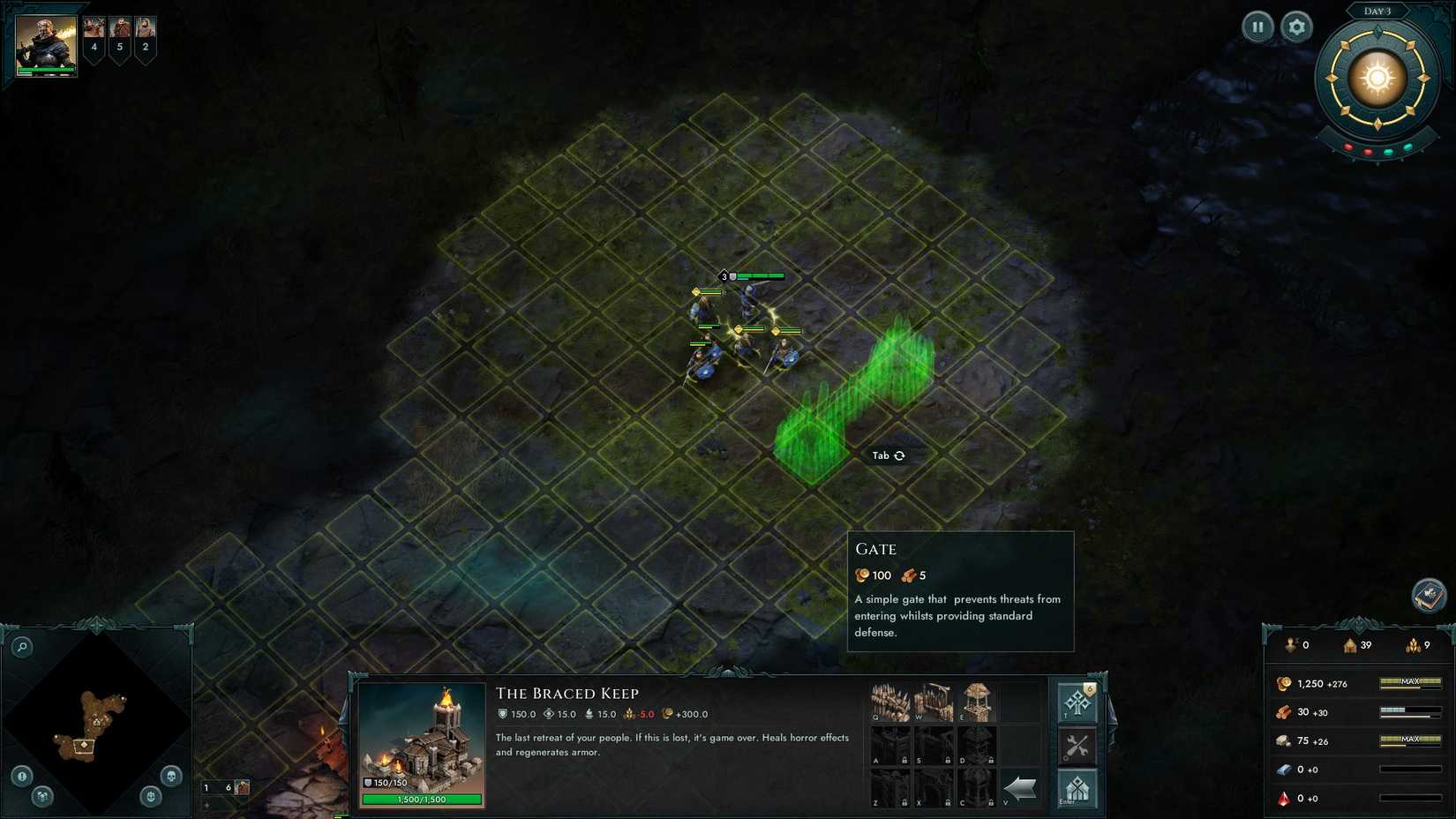The image size is (1456, 819).
Task: Click The Braced Keep thumbnail image
Action: pyautogui.click(x=424, y=741)
